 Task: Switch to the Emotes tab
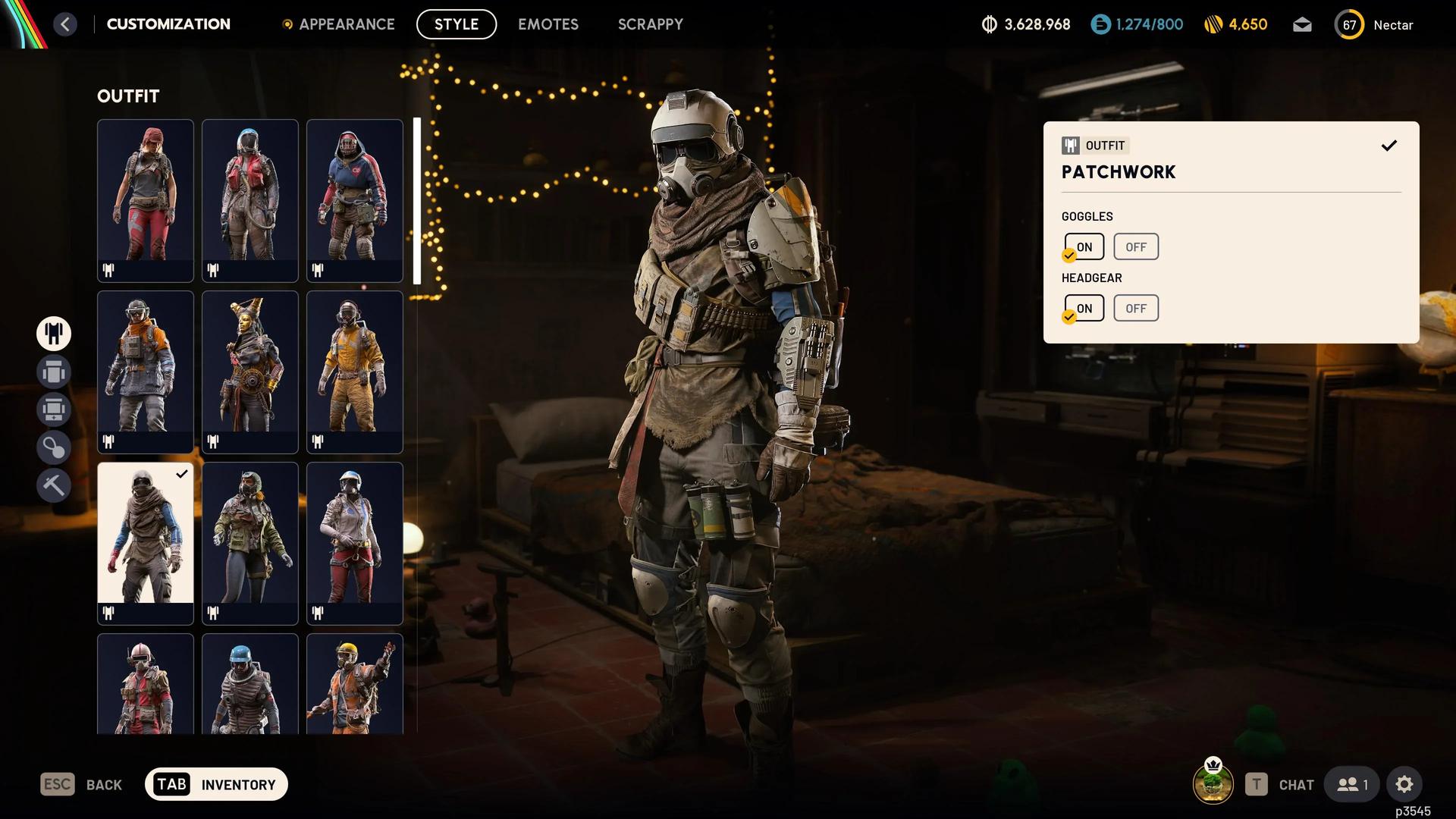(x=548, y=24)
